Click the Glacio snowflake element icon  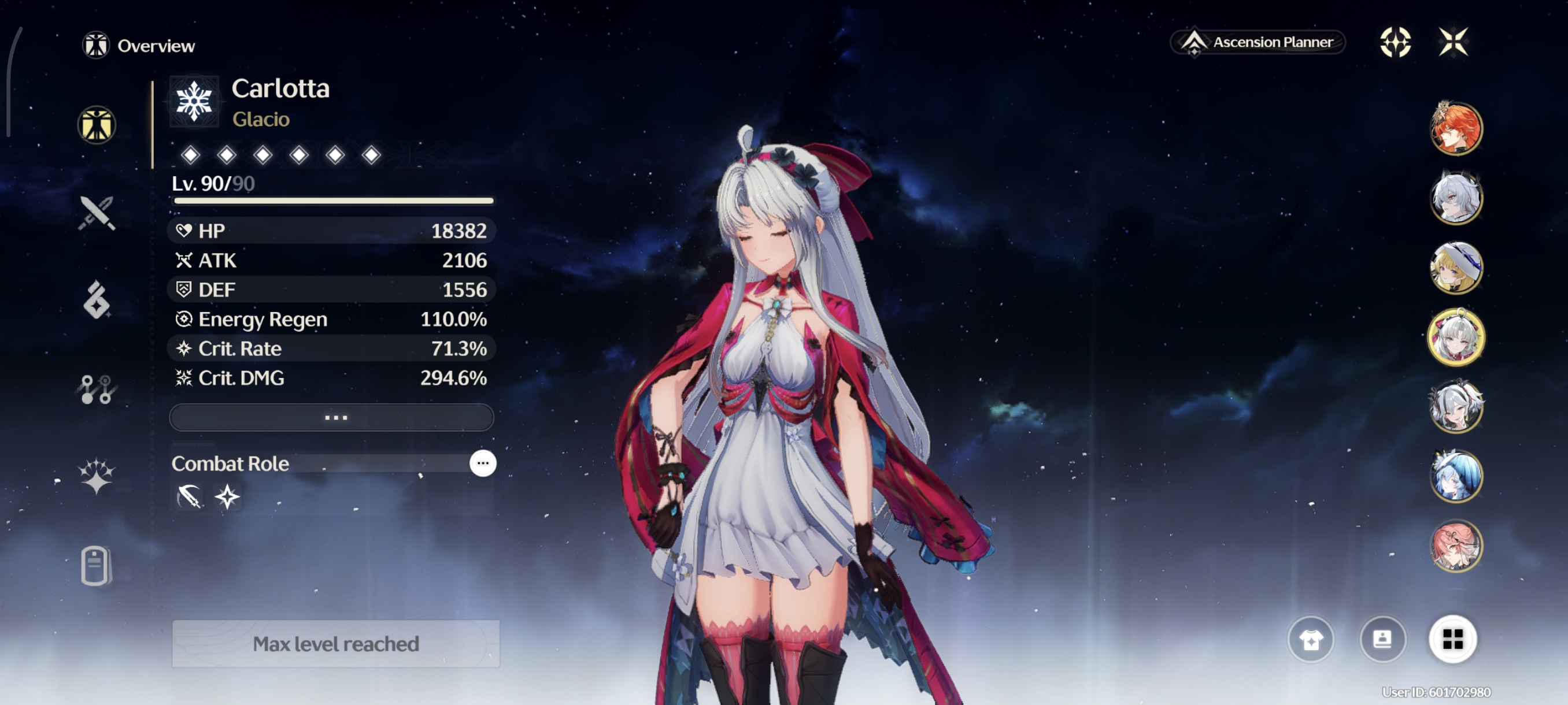[194, 101]
